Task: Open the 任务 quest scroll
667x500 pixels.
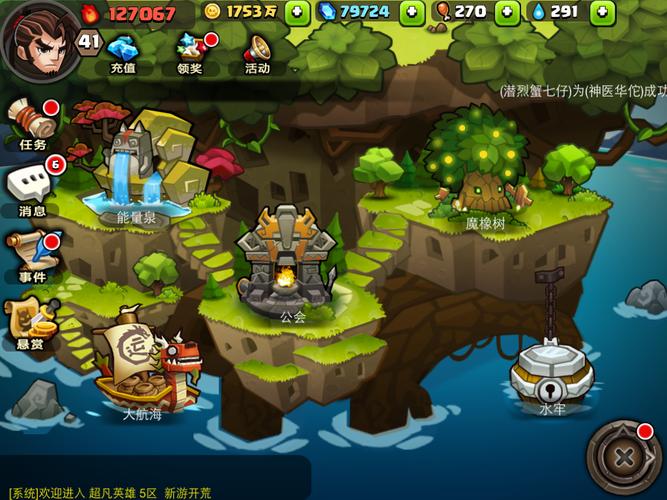Action: coord(32,122)
